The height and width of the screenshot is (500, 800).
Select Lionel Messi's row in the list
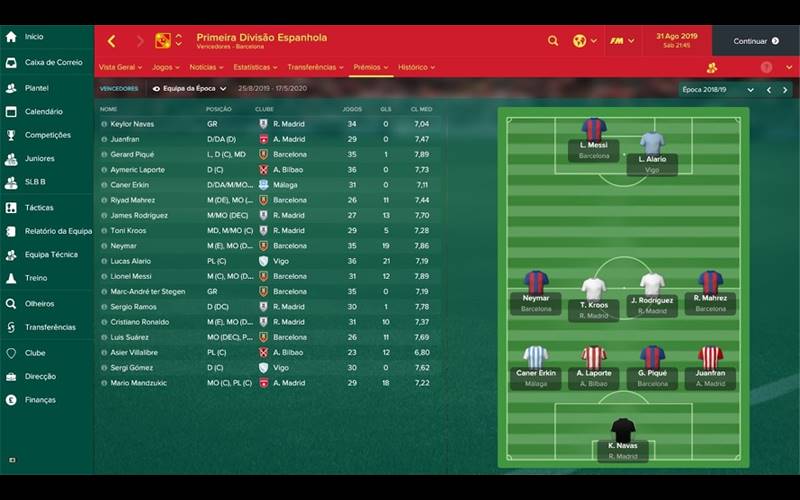[x=133, y=276]
